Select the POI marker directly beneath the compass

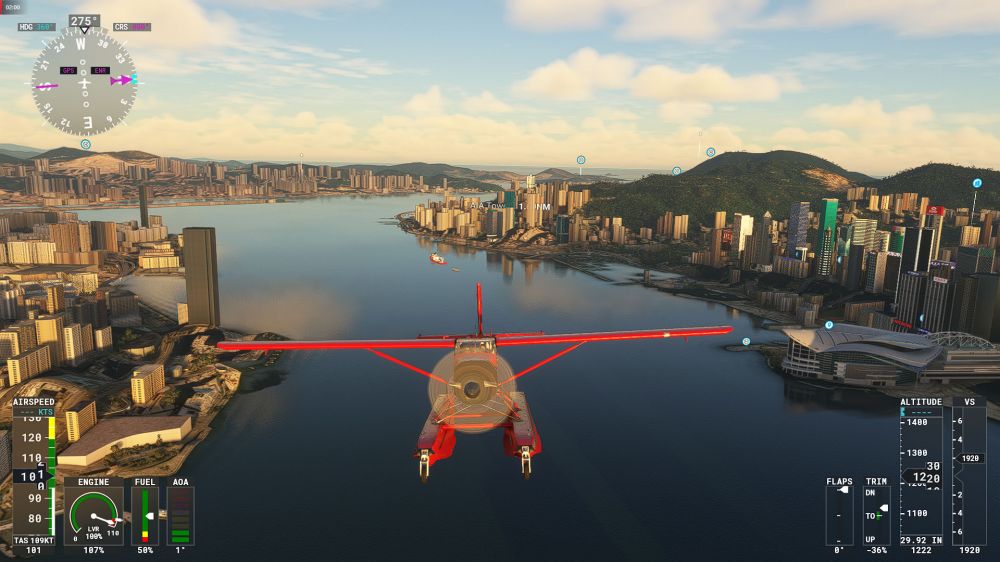pyautogui.click(x=85, y=144)
